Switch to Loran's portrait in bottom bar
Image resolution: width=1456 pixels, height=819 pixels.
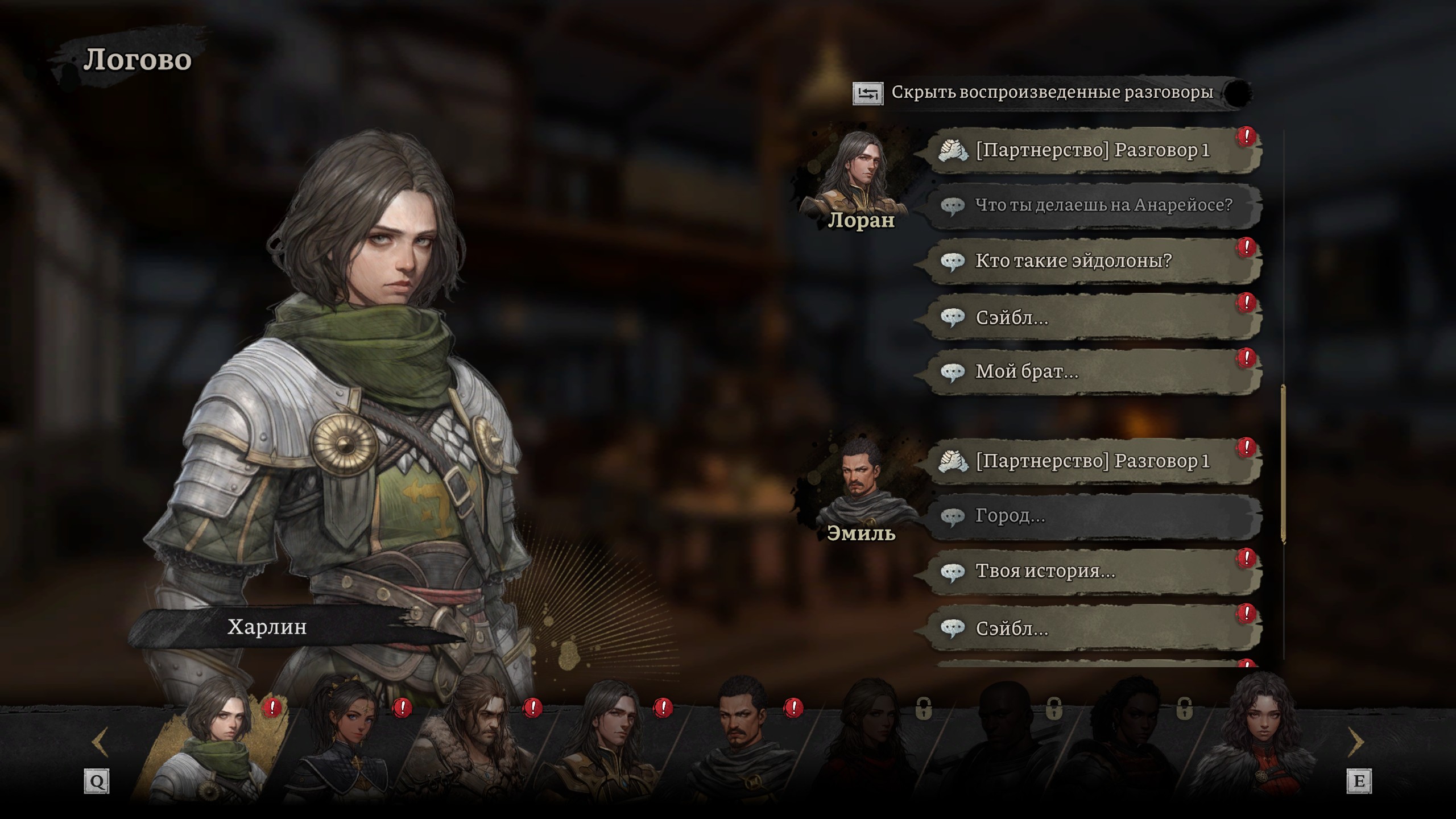tap(609, 745)
